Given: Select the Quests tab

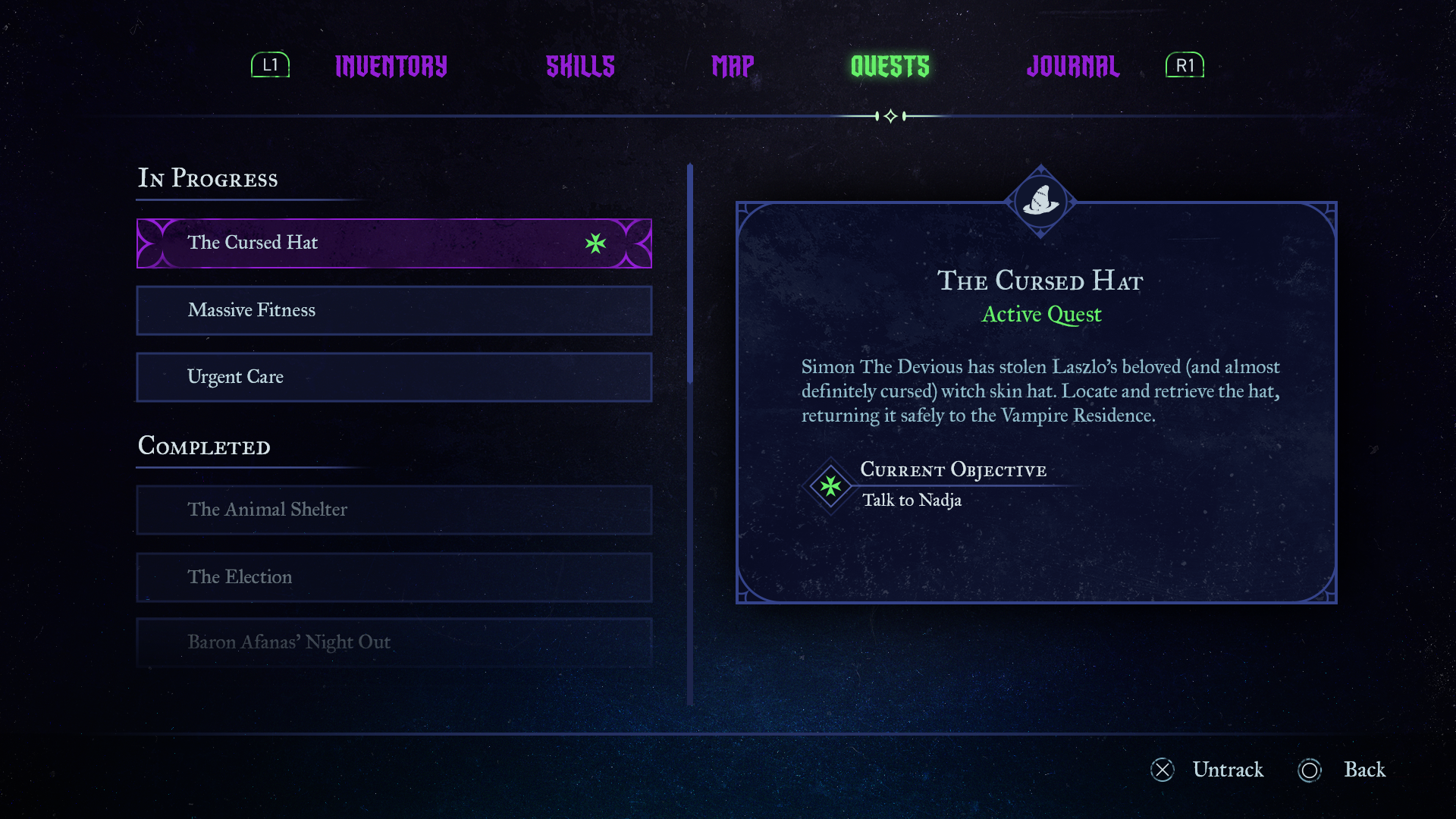Looking at the screenshot, I should click(x=890, y=67).
